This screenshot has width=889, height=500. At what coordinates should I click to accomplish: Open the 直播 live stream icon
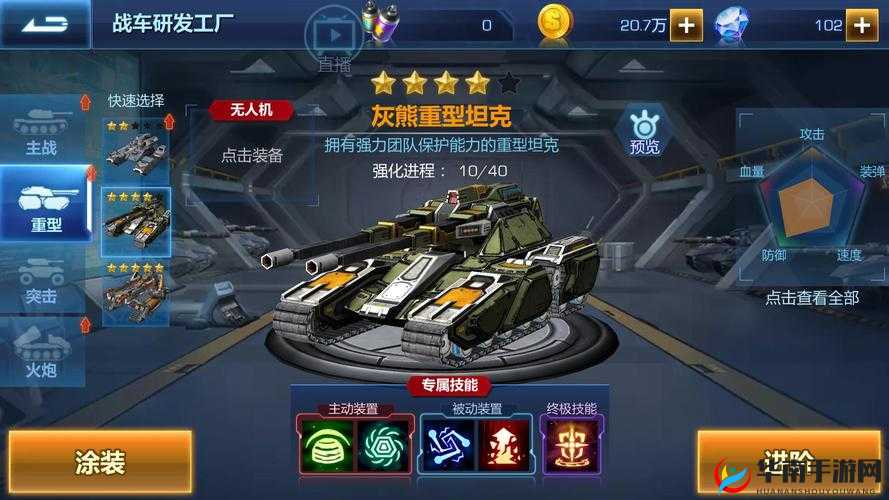[x=335, y=38]
